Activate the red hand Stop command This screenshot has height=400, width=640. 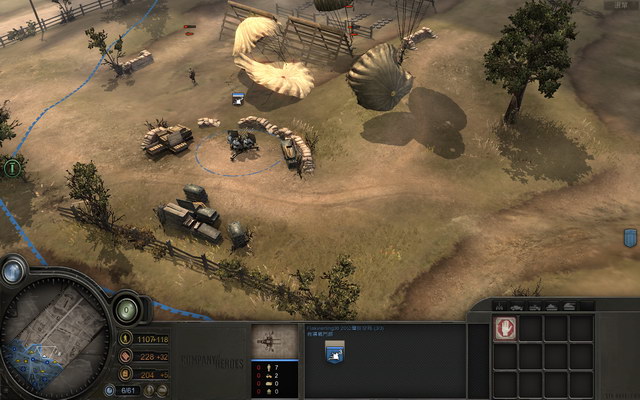[505, 329]
